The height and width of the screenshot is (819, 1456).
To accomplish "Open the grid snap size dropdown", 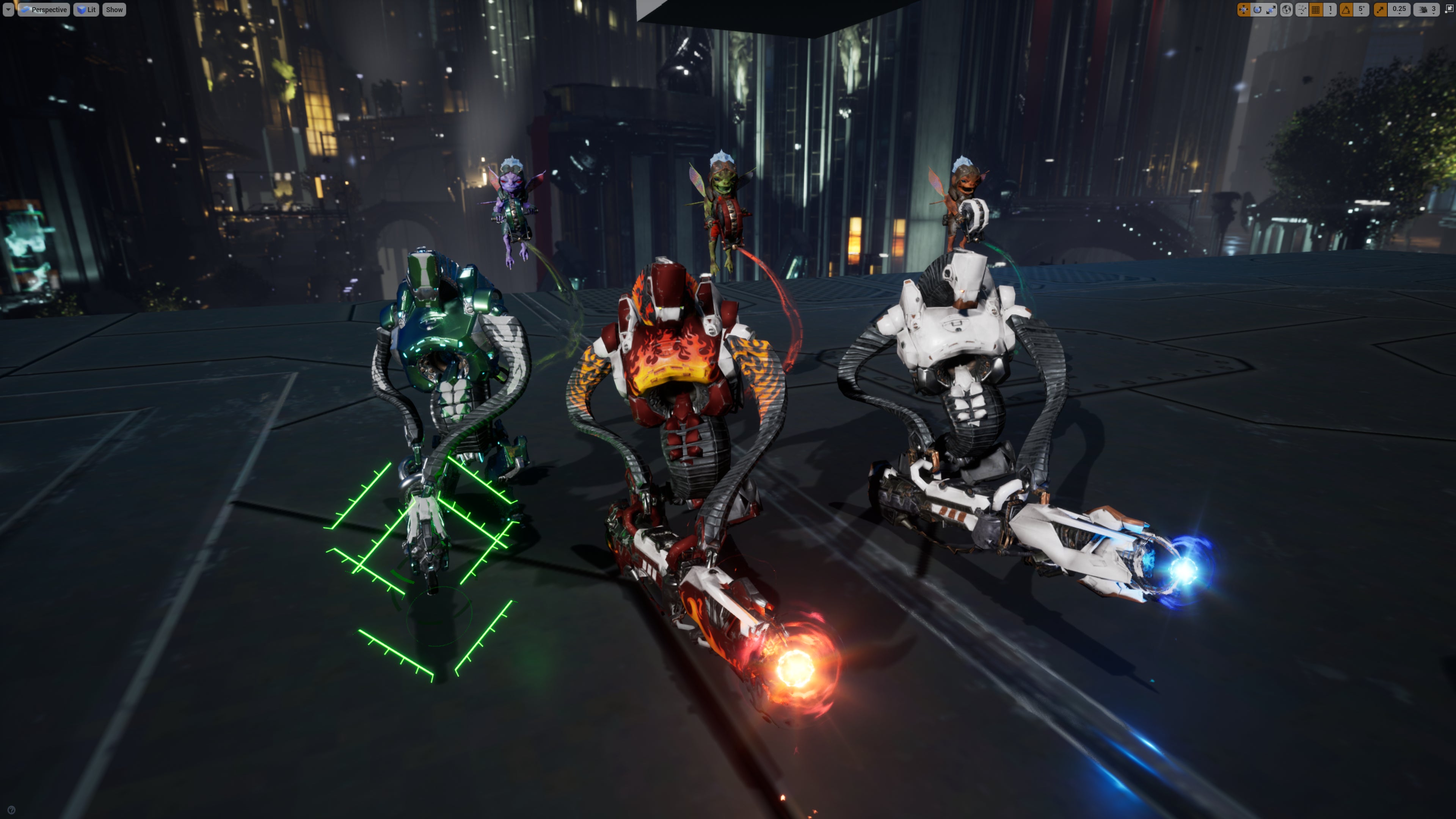I will coord(1330,9).
